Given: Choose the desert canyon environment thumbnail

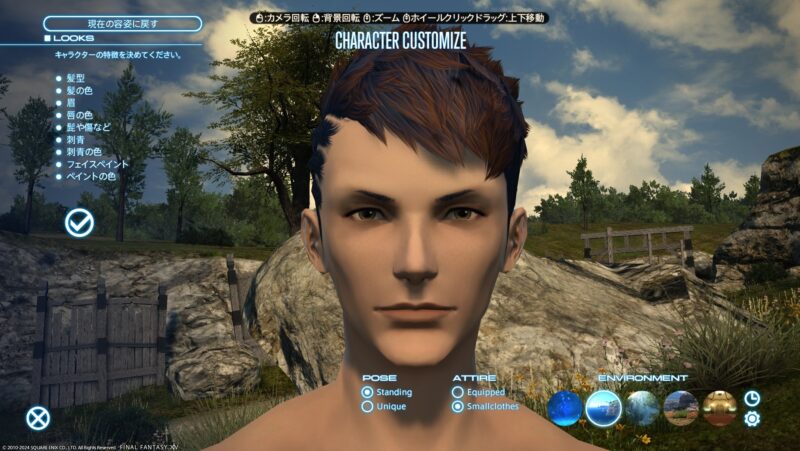Looking at the screenshot, I should pos(681,408).
